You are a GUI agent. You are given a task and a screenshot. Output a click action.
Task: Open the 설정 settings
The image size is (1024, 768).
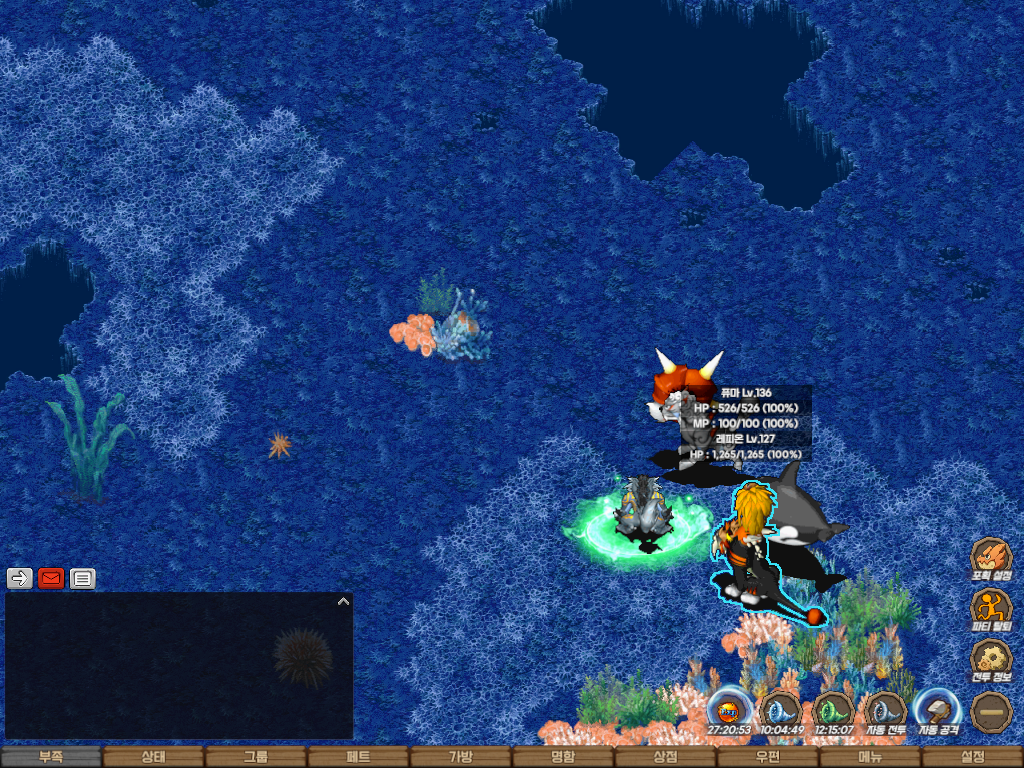click(x=972, y=757)
